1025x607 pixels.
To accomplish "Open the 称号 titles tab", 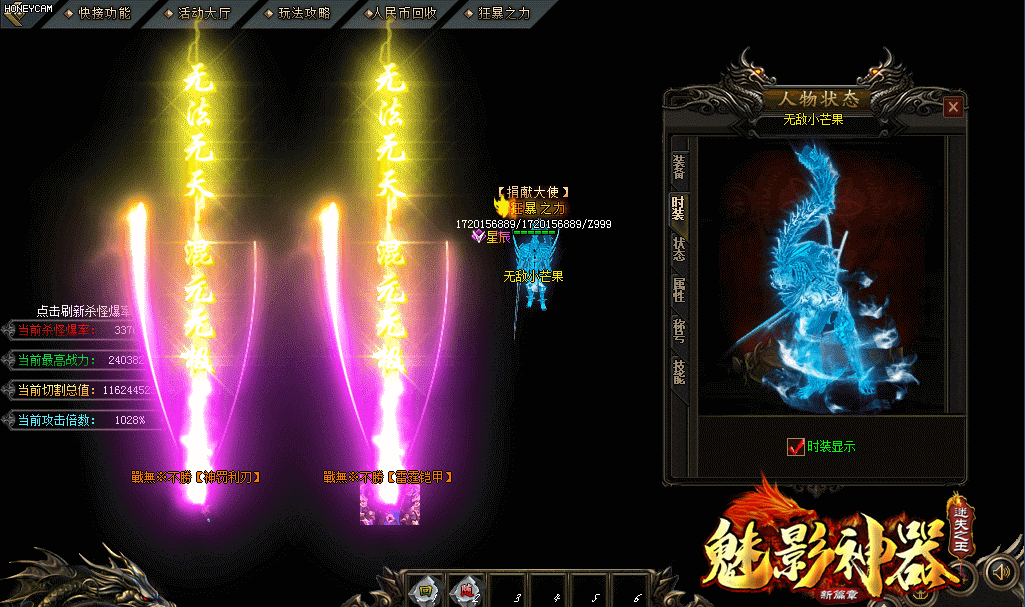I will [679, 331].
